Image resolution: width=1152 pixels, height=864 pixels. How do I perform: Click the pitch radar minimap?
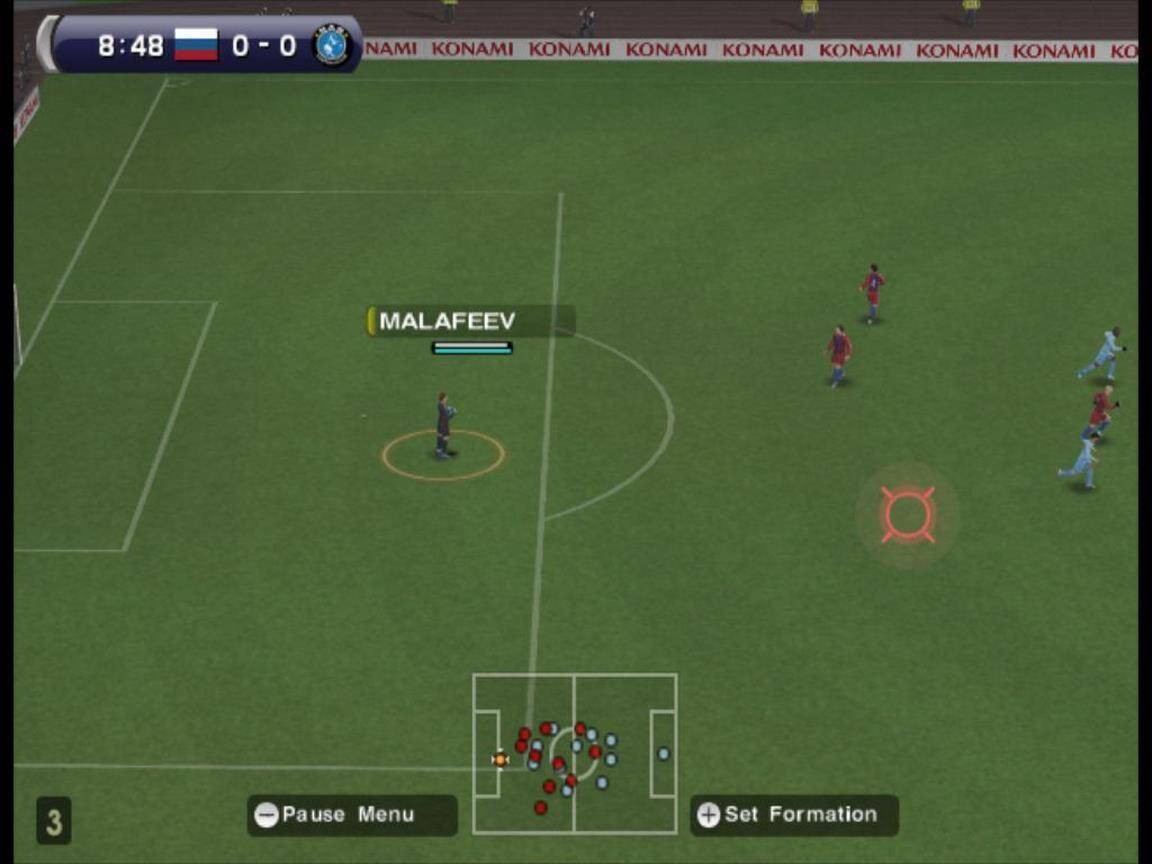coord(575,753)
